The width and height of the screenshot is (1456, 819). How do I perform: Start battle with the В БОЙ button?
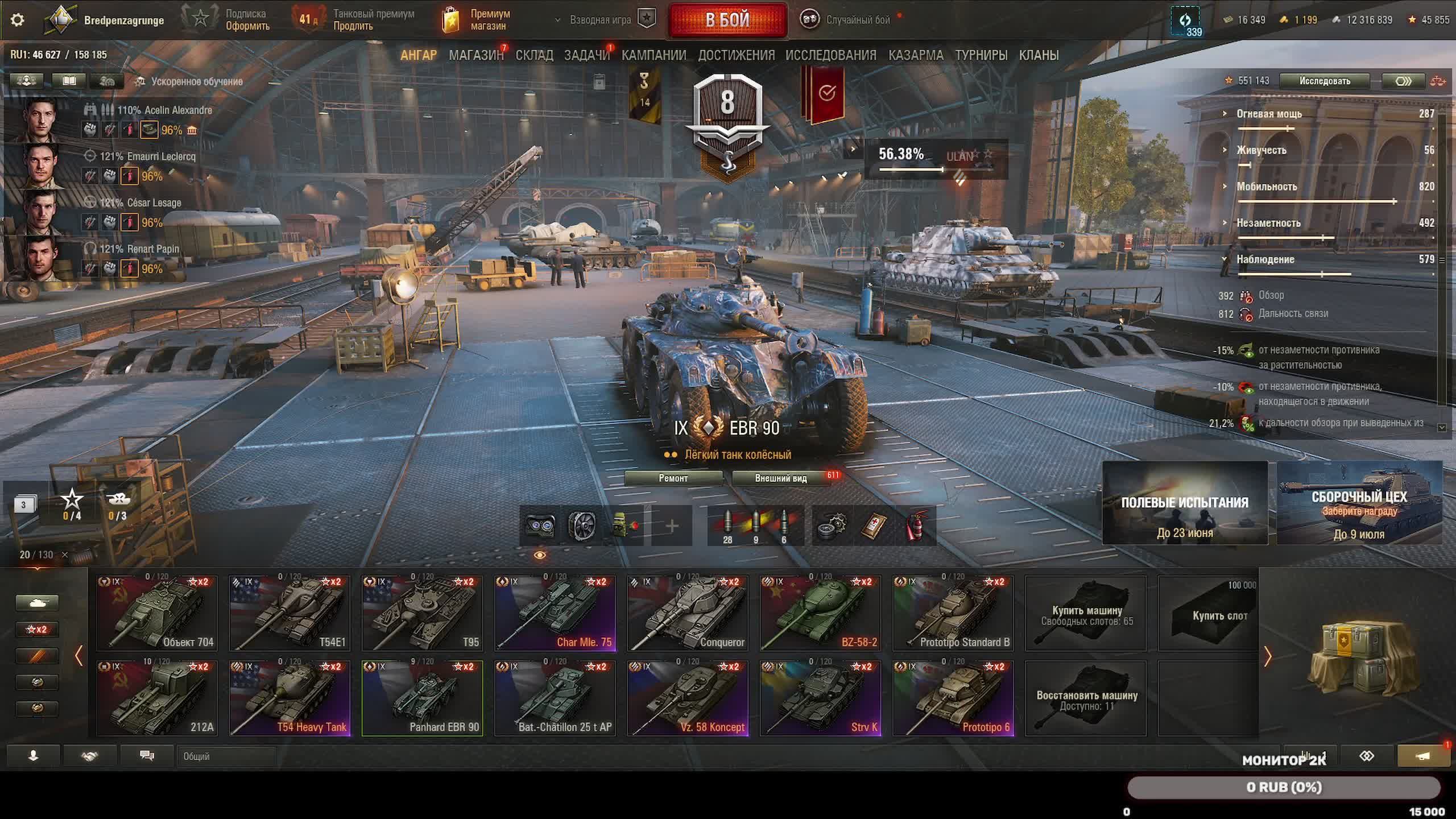(x=727, y=20)
